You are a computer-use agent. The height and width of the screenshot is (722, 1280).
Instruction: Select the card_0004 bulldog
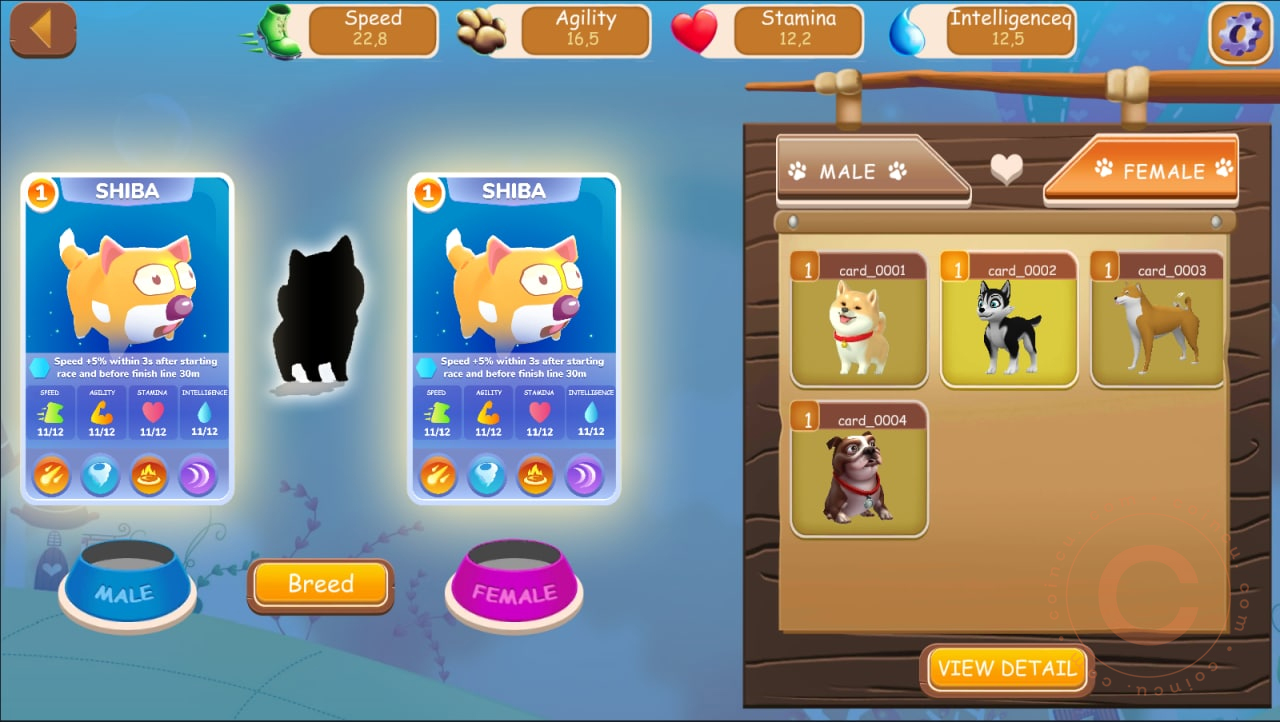(x=859, y=470)
